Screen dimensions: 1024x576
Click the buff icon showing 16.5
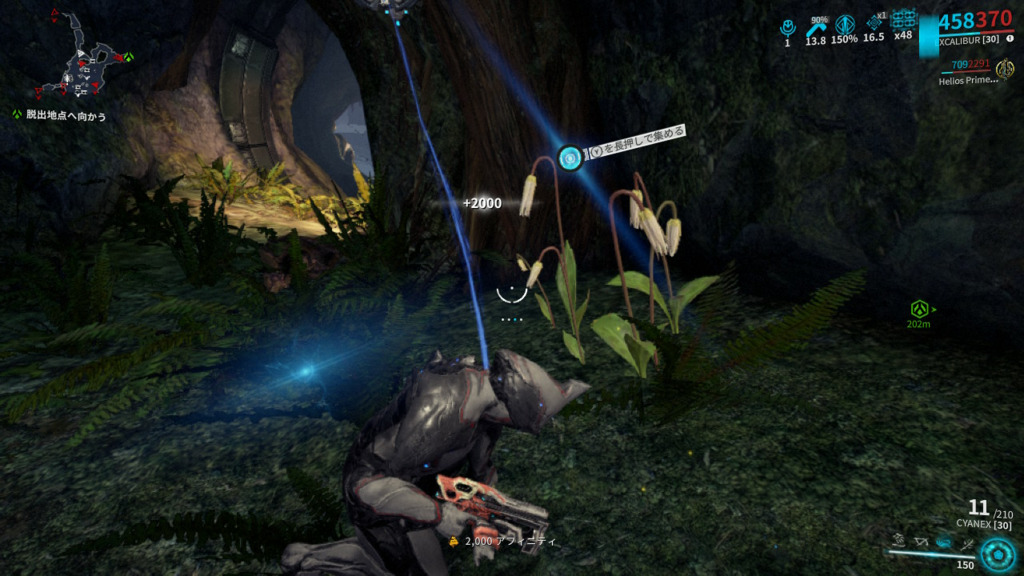pyautogui.click(x=874, y=24)
